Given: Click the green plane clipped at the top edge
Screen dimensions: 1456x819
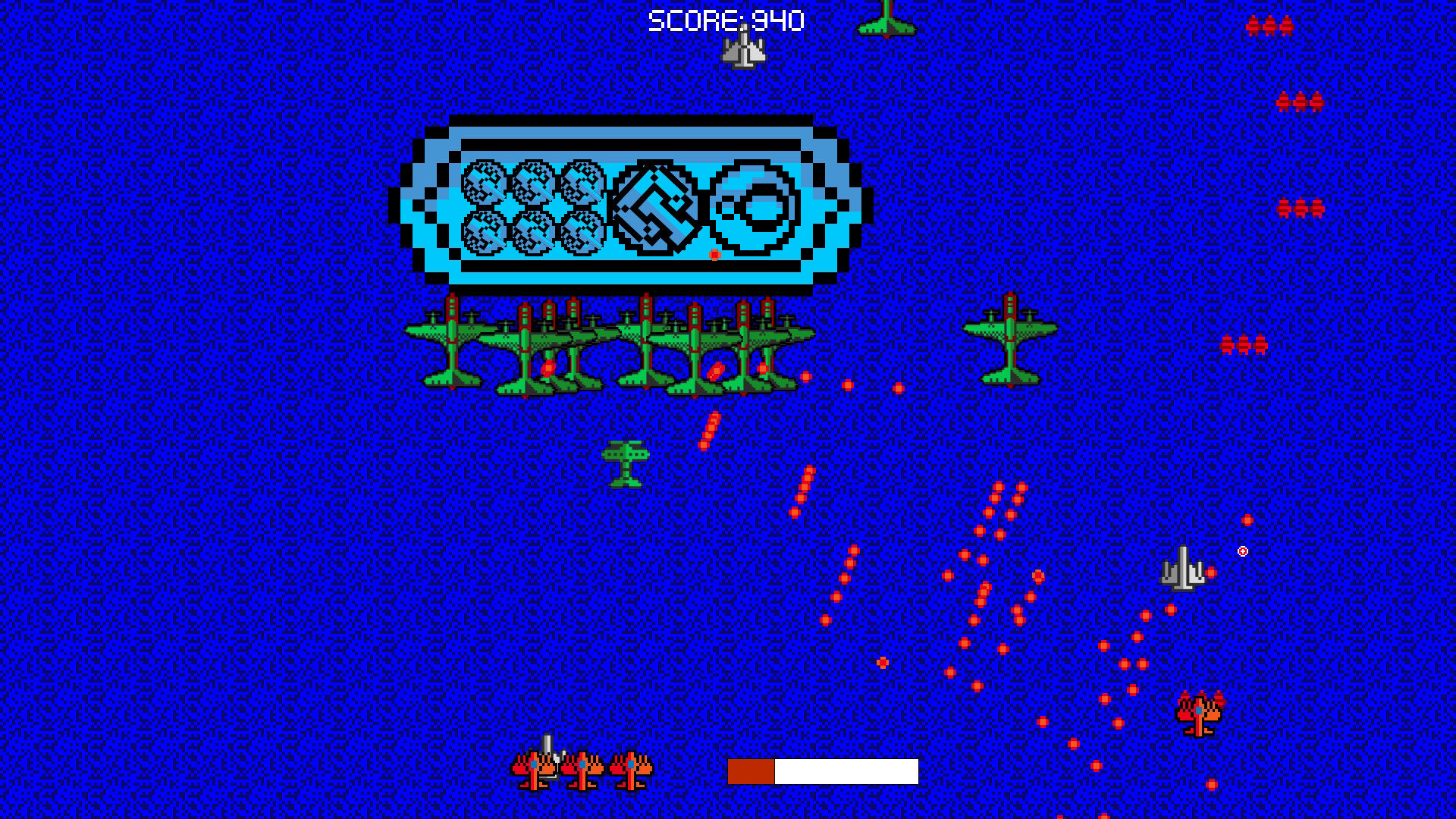Looking at the screenshot, I should pos(885,19).
